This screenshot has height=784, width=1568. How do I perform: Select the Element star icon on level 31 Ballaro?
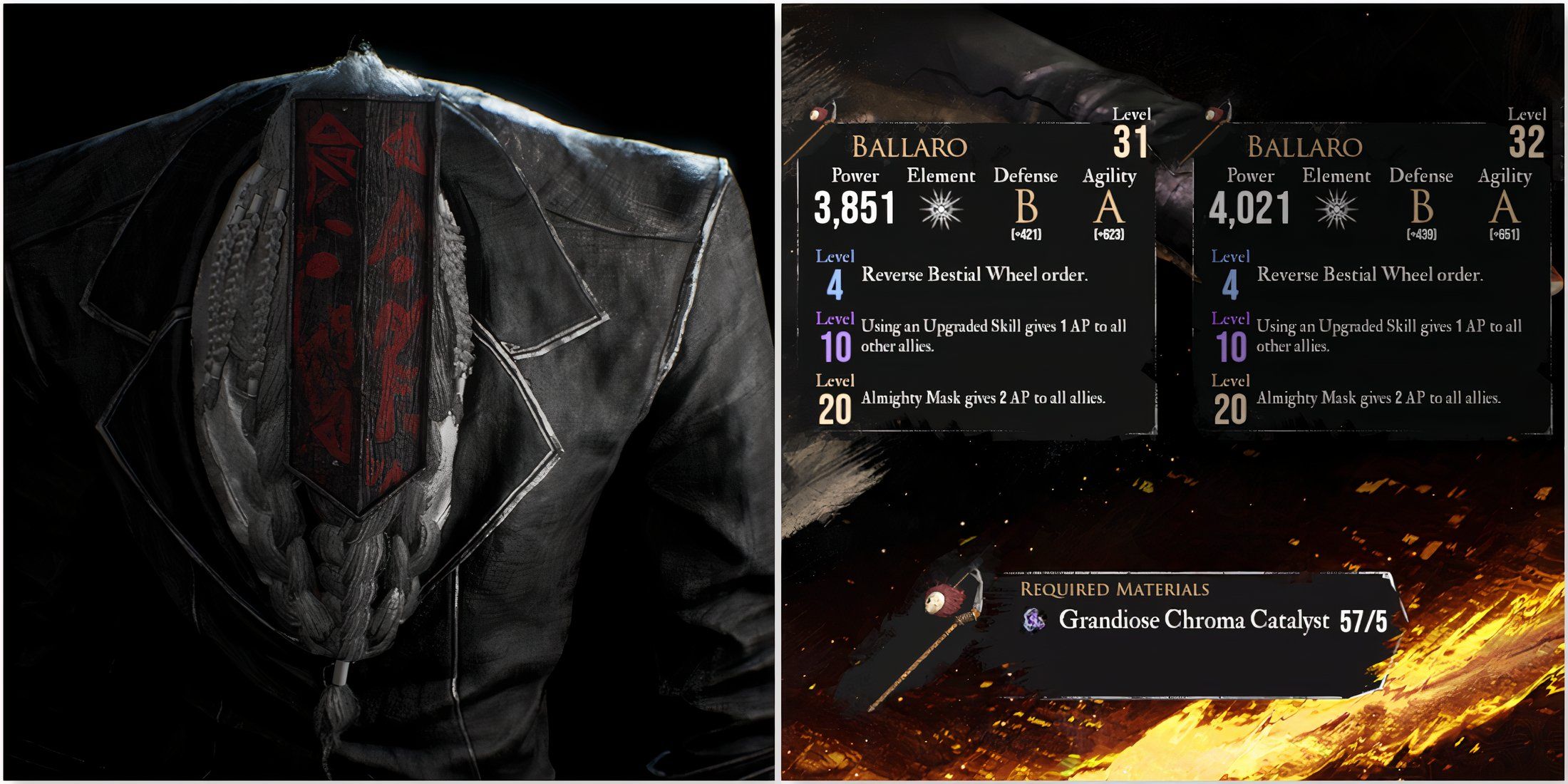pyautogui.click(x=941, y=209)
